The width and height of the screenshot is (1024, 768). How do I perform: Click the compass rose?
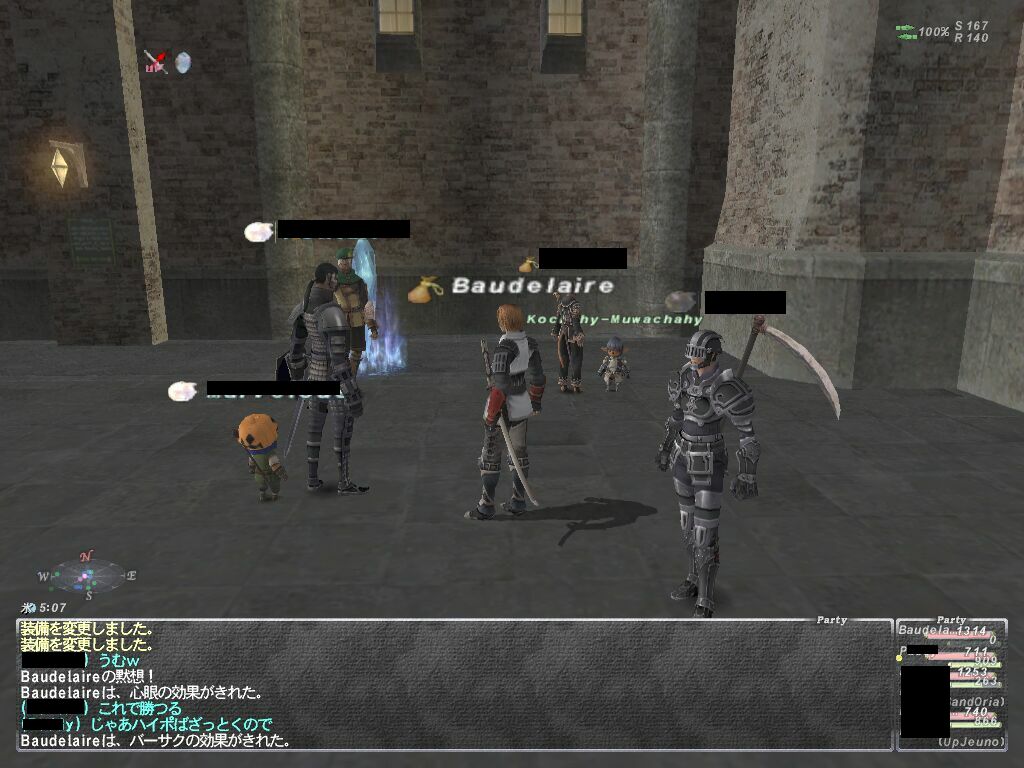click(x=88, y=575)
